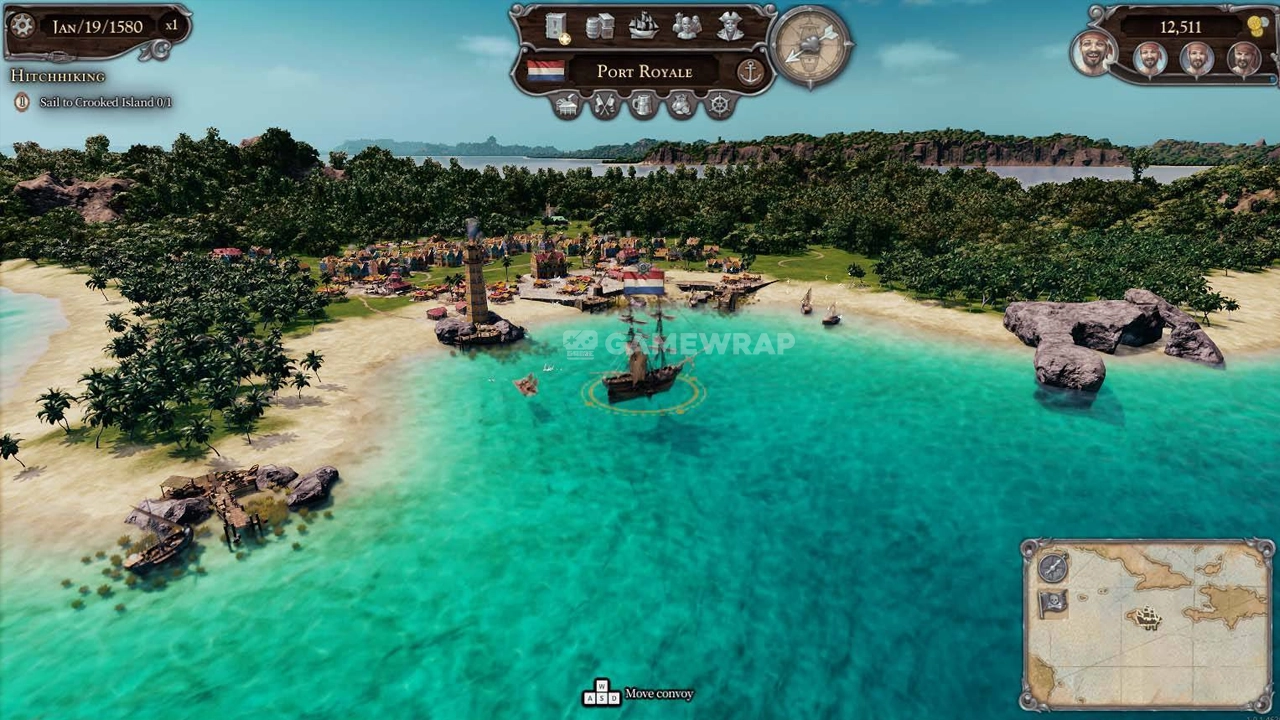1280x720 pixels.
Task: Open the settings gear menu
Action: [22, 26]
